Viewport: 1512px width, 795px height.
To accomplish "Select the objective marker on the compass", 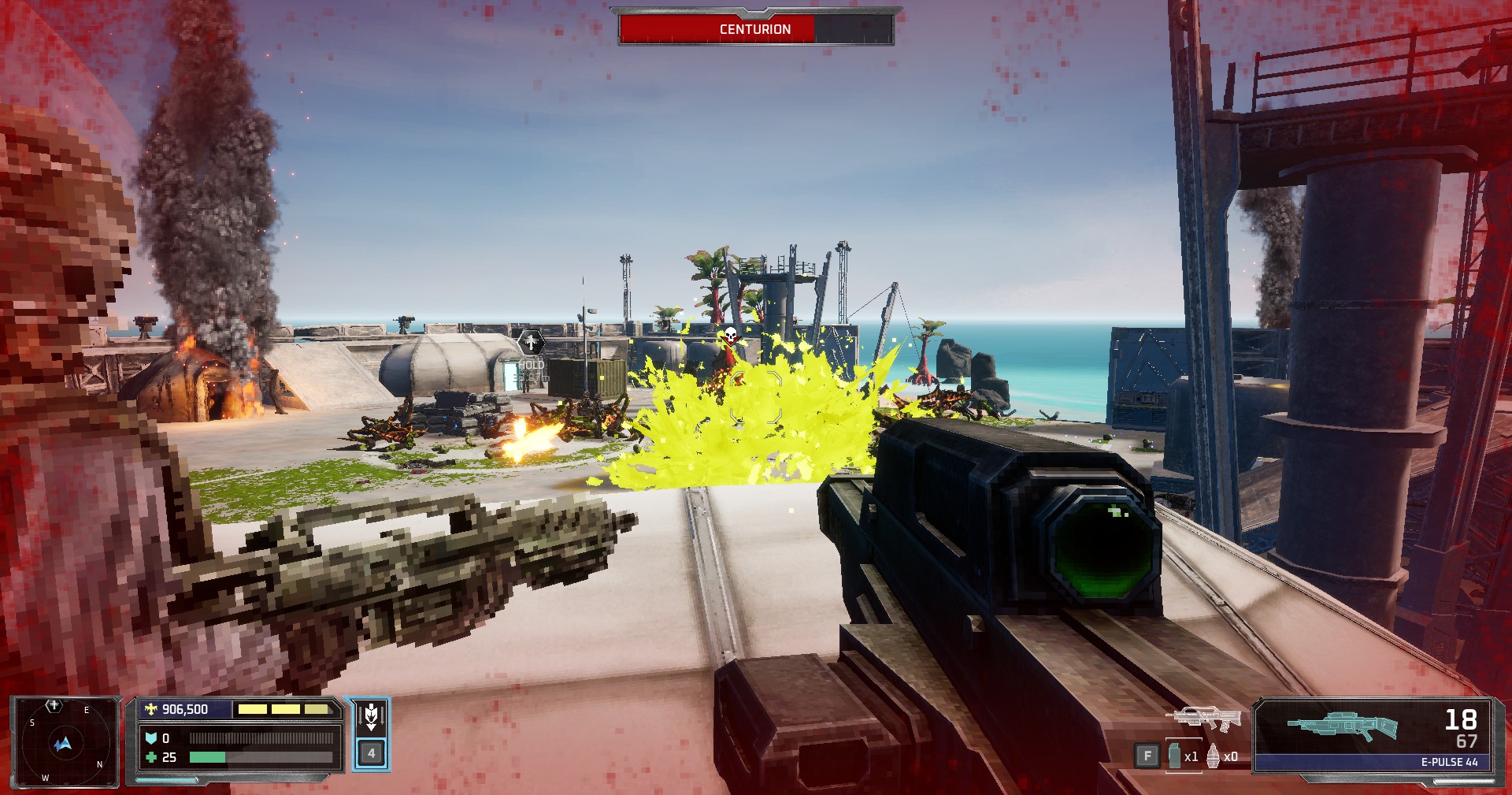I will [54, 706].
